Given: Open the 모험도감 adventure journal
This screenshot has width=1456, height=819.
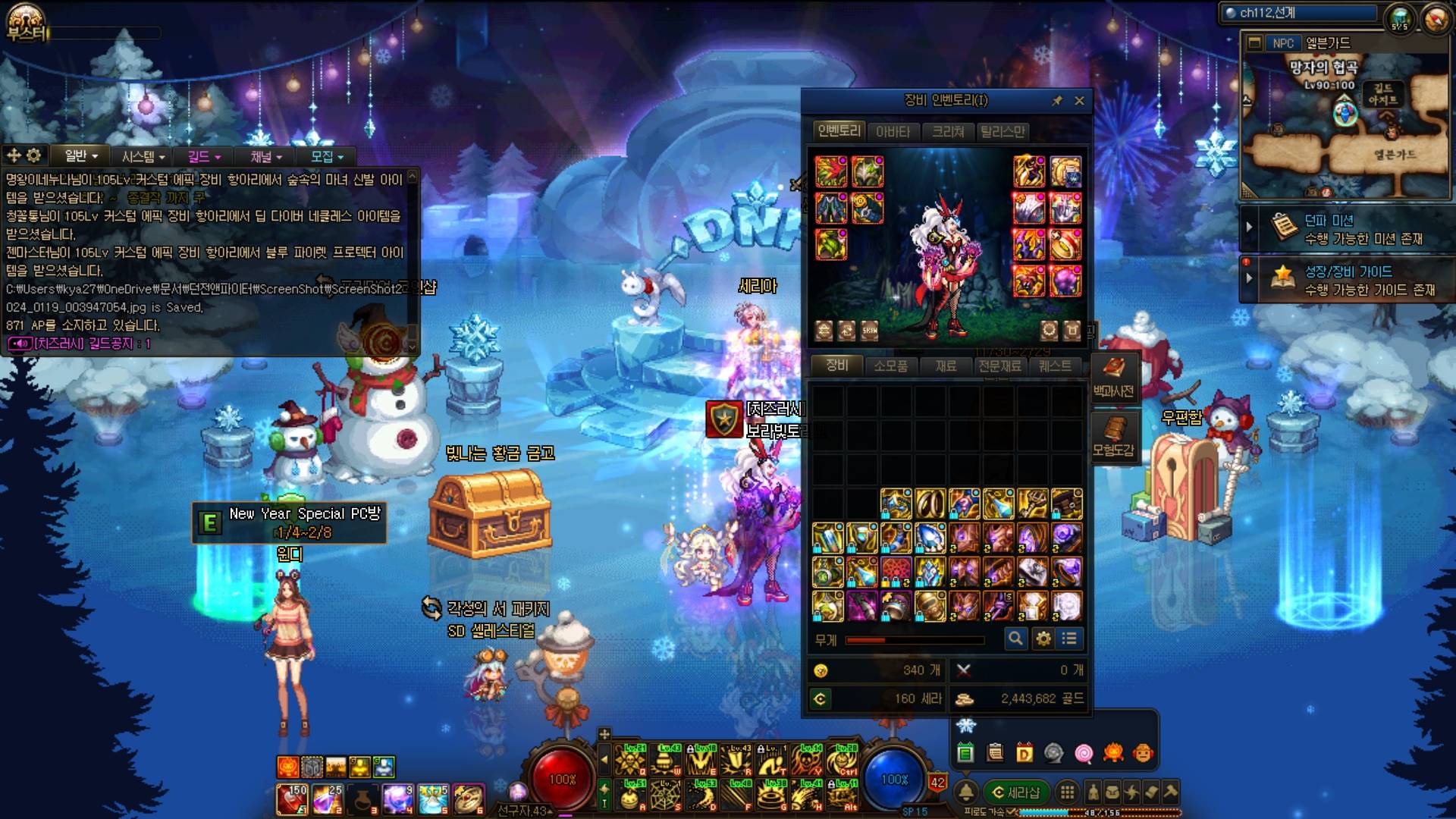Looking at the screenshot, I should tap(1113, 436).
